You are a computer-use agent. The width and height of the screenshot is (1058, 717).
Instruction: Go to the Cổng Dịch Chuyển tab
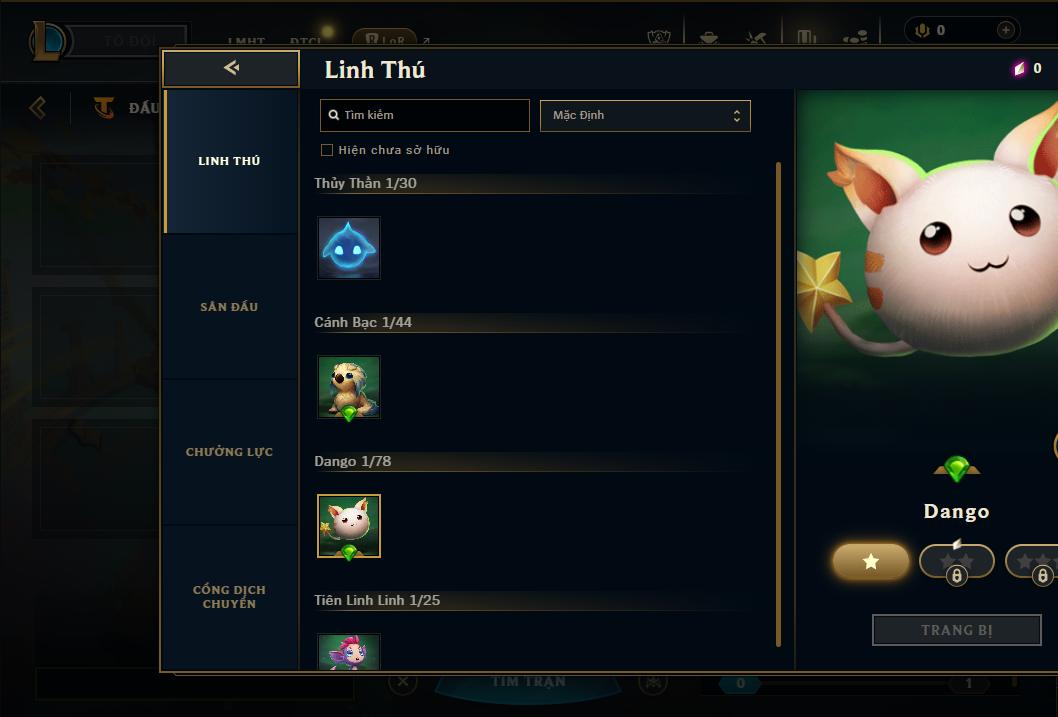(x=230, y=596)
